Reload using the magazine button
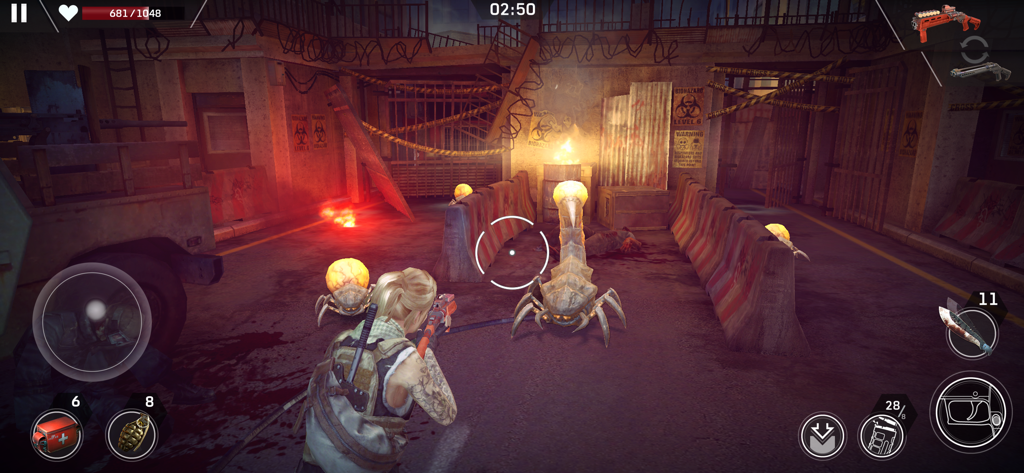 (882, 436)
